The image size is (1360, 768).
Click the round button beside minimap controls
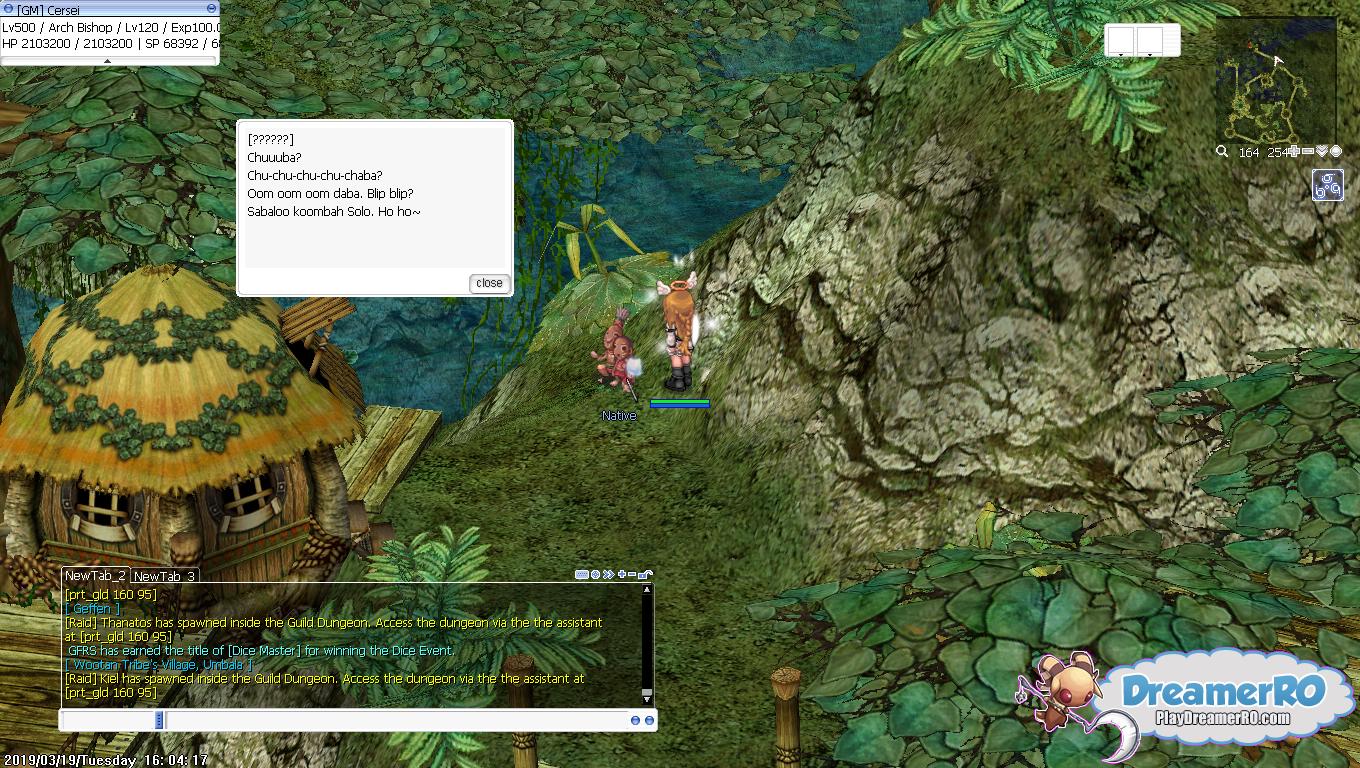tap(1335, 152)
